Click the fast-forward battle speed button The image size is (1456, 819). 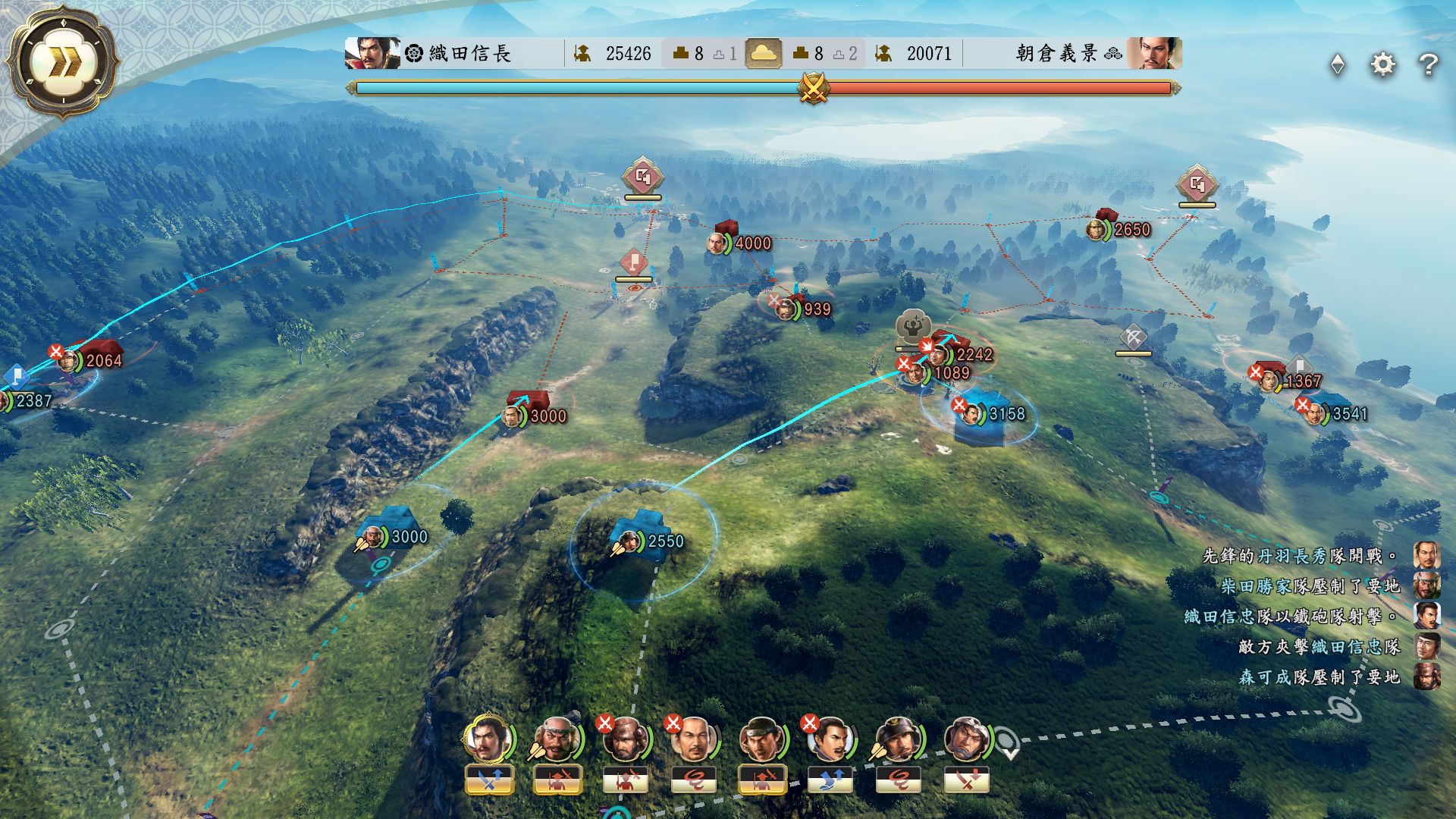click(61, 63)
